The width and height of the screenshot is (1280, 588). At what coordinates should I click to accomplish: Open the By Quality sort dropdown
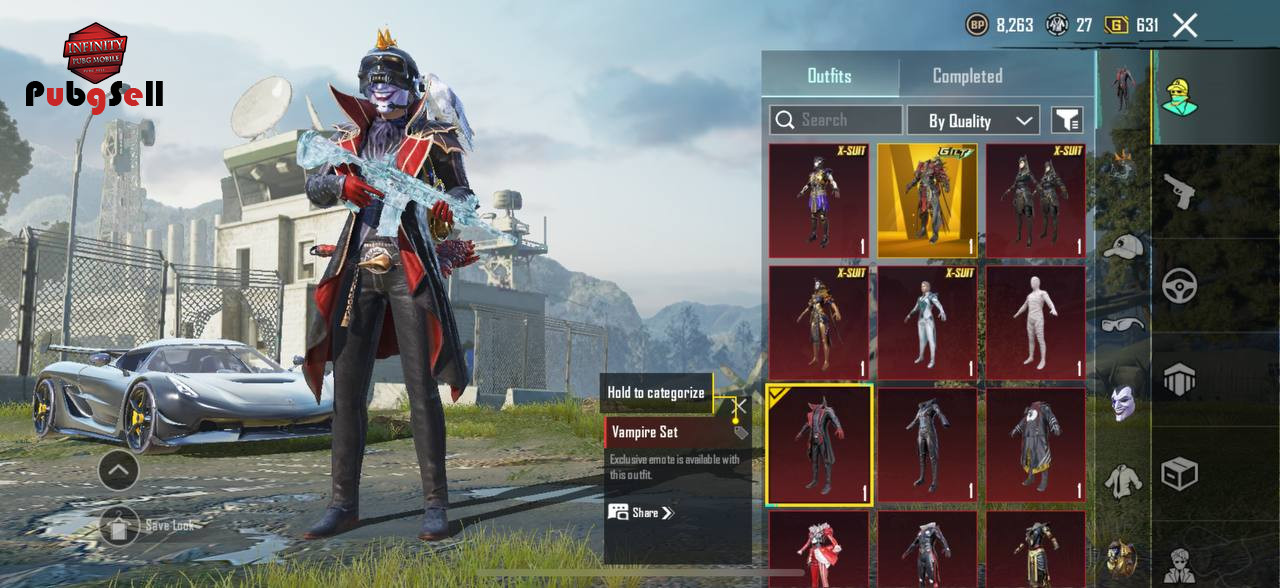click(x=973, y=120)
